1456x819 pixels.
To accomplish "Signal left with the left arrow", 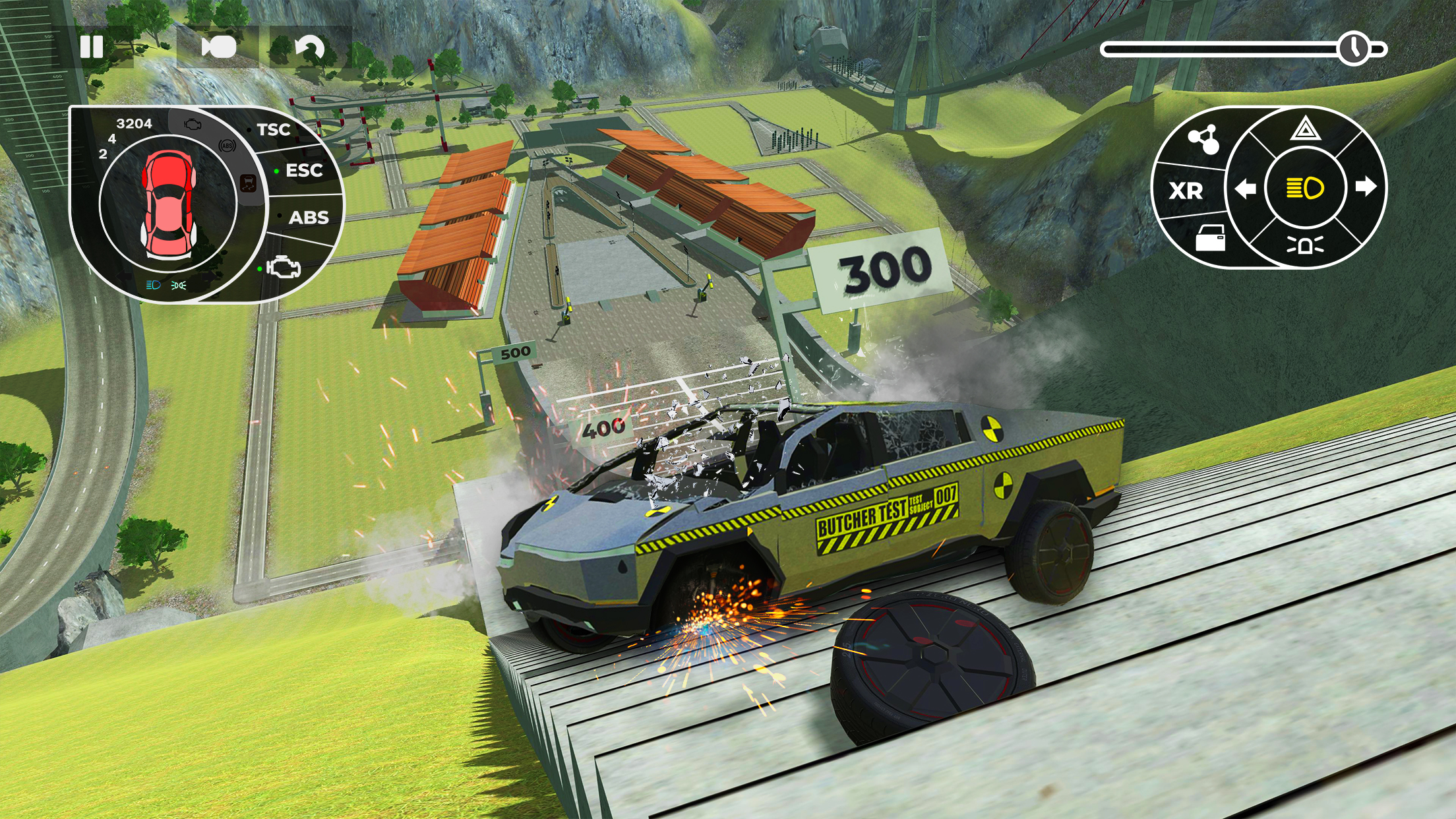I will pos(1246,189).
